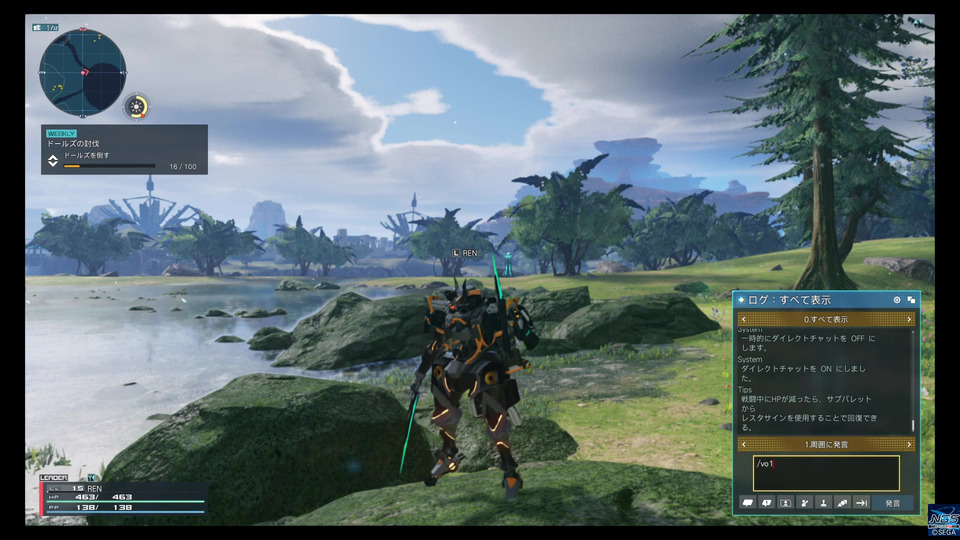Open the arrow-to-bar icon in chat toolbar
The width and height of the screenshot is (960, 540).
tap(861, 503)
